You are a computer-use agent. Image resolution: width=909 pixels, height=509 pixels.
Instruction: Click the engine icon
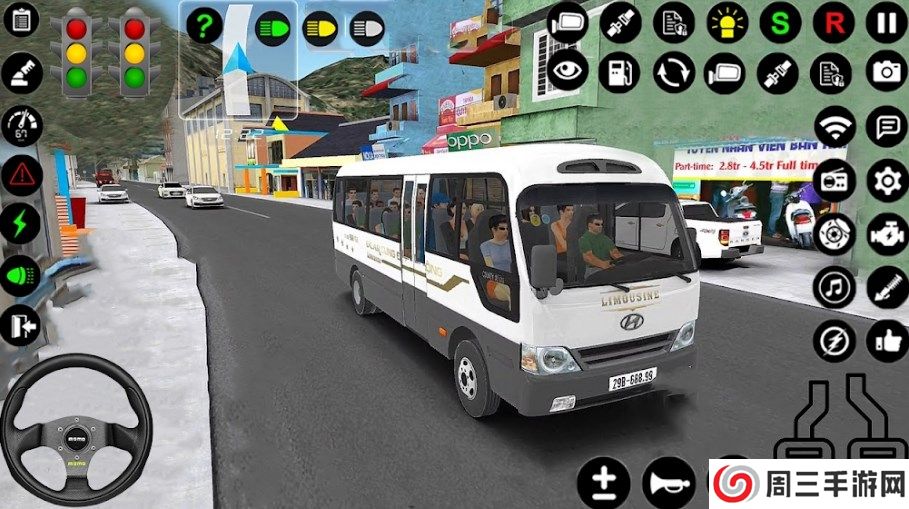pyautogui.click(x=886, y=234)
